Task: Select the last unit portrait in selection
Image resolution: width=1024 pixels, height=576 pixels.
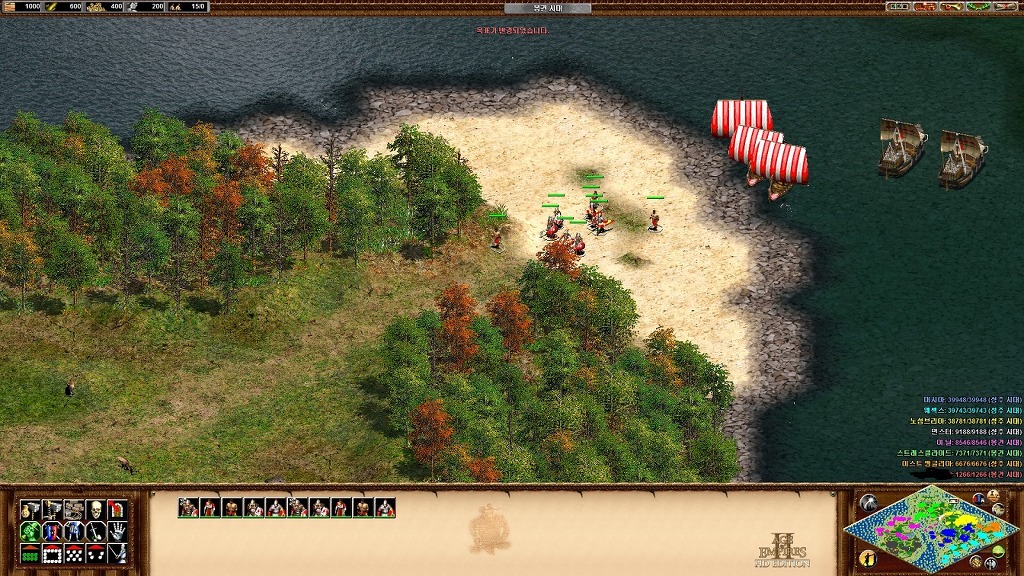Action: [385, 508]
